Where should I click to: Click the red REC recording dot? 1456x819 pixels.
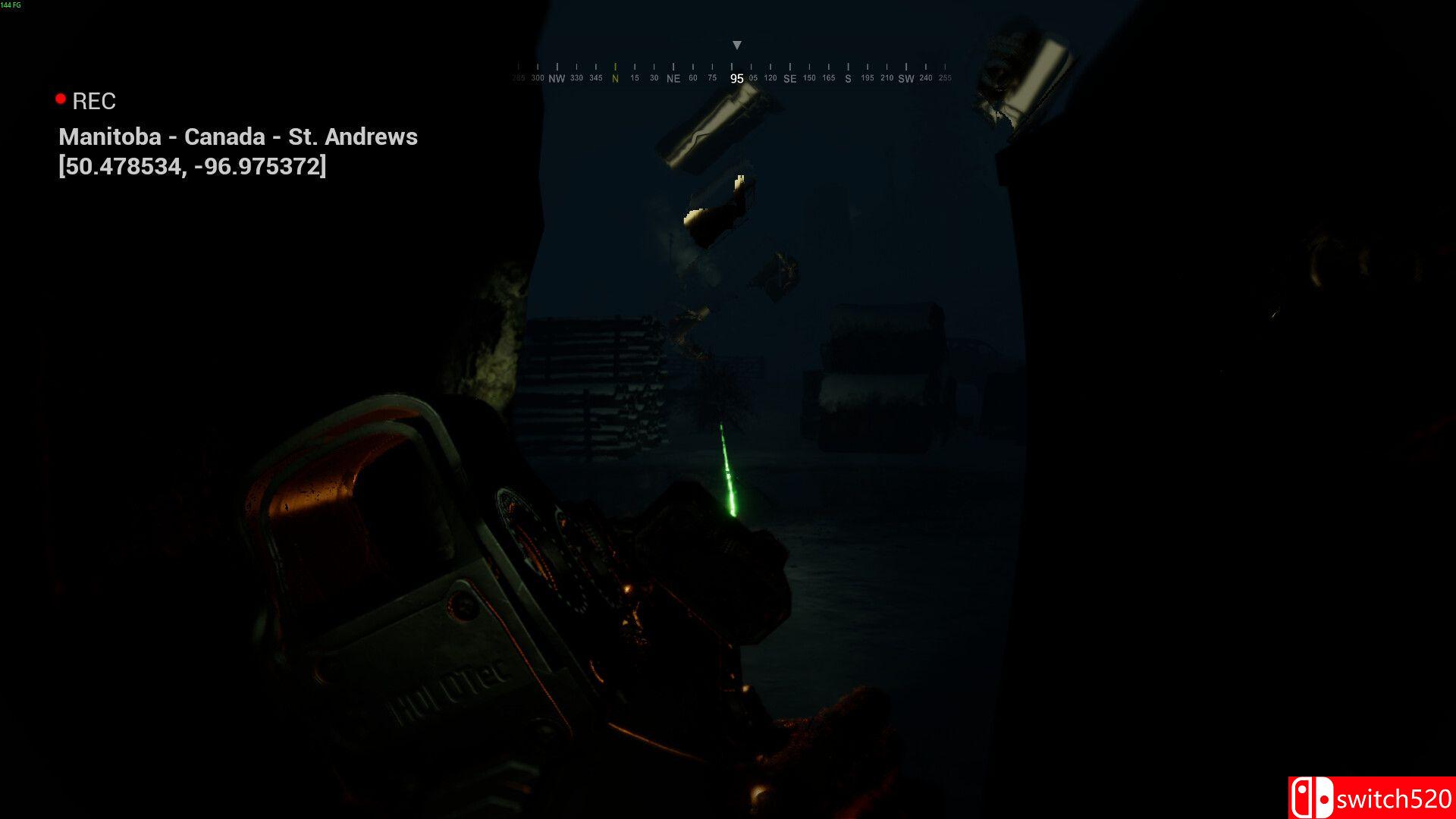[x=60, y=98]
